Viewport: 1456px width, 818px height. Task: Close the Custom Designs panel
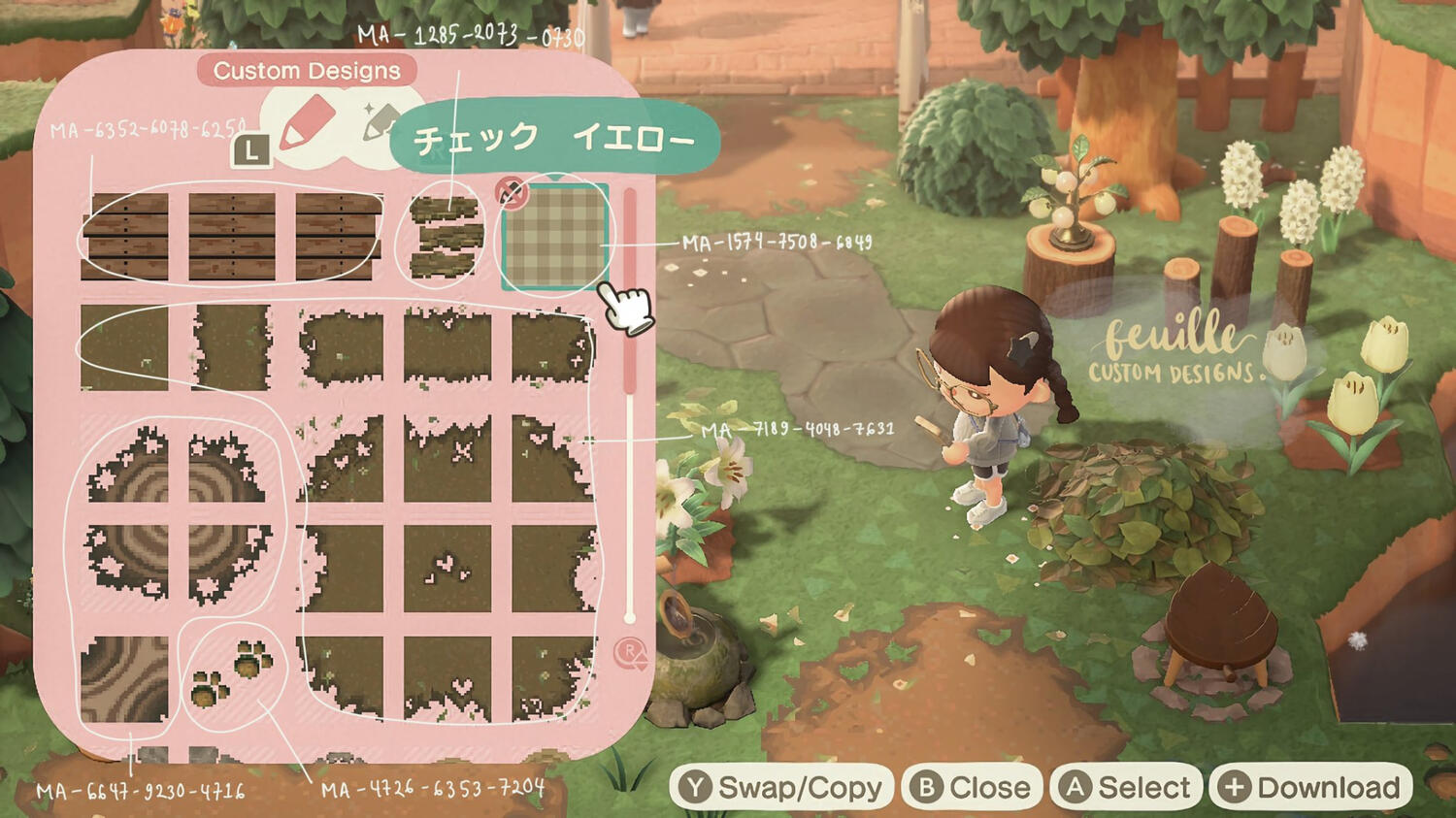(x=972, y=787)
